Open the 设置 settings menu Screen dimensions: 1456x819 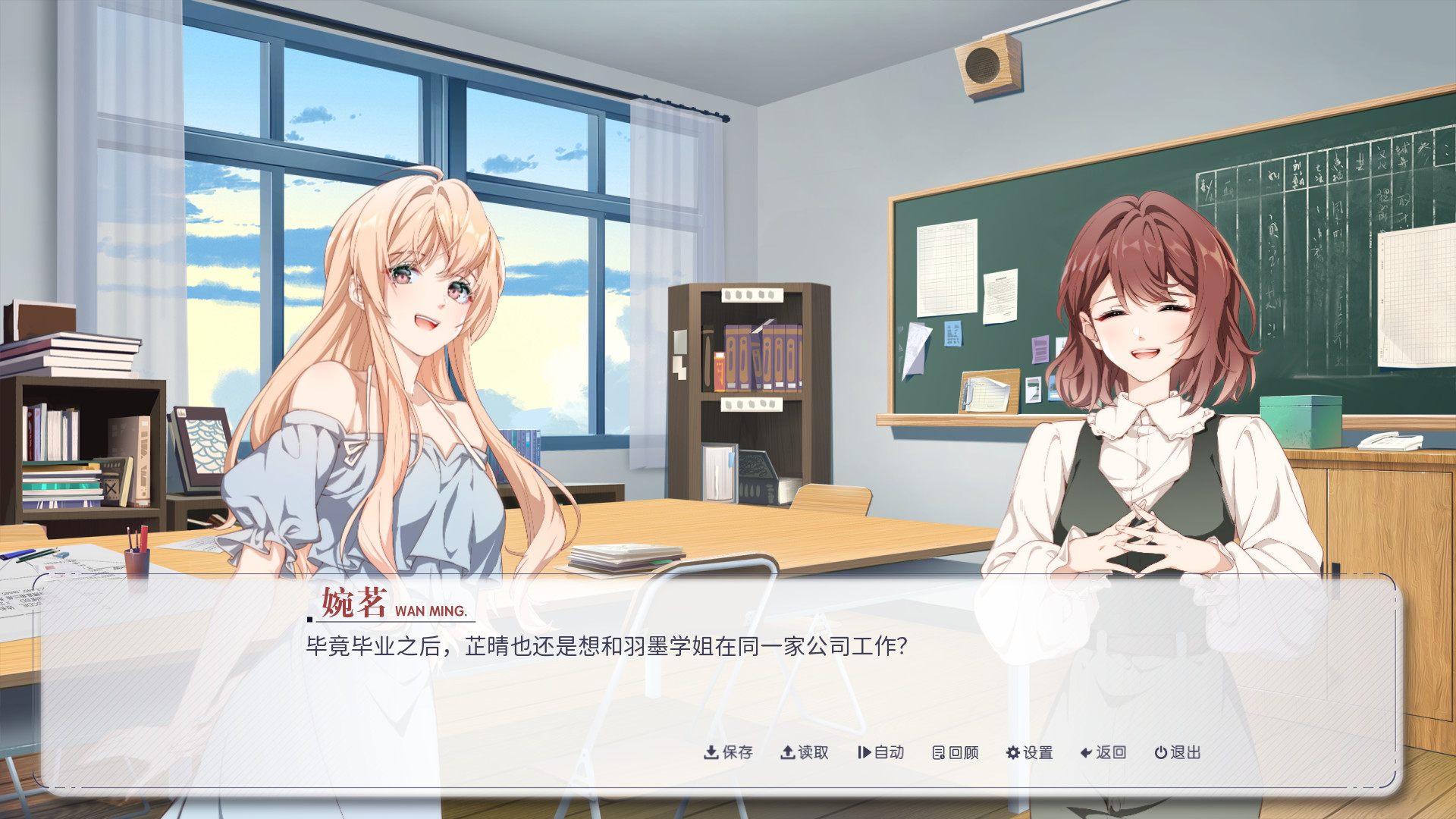pos(1035,753)
